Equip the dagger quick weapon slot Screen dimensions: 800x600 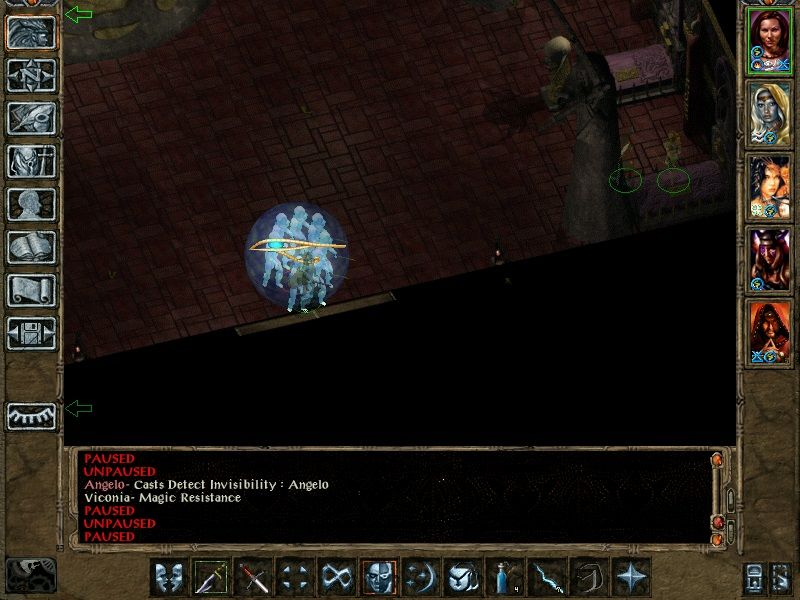[x=211, y=578]
